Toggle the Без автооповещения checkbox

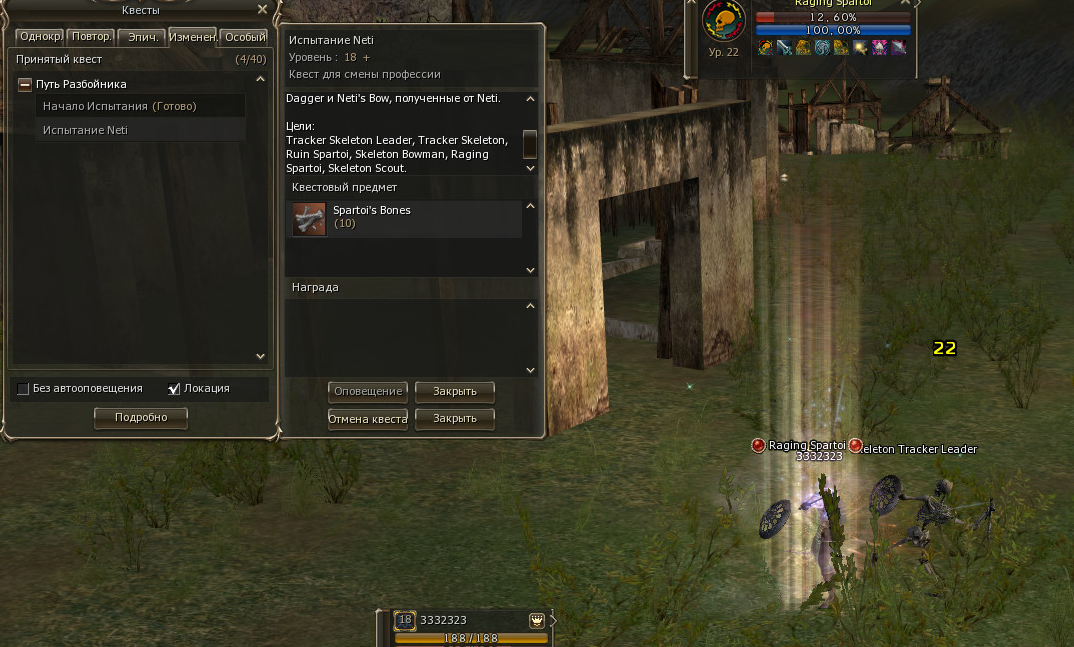[23, 389]
